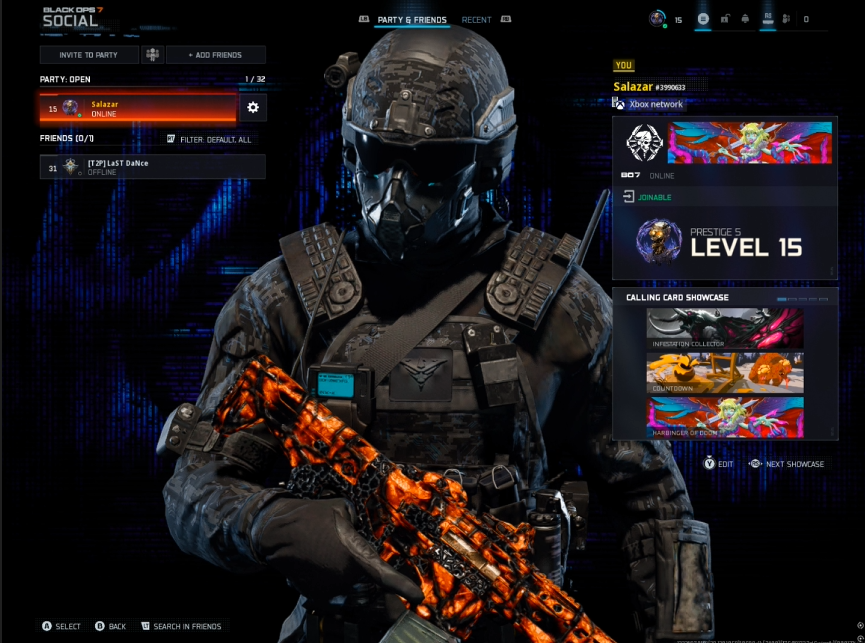Switch to the Party & Friends tab
The width and height of the screenshot is (865, 643).
(412, 20)
